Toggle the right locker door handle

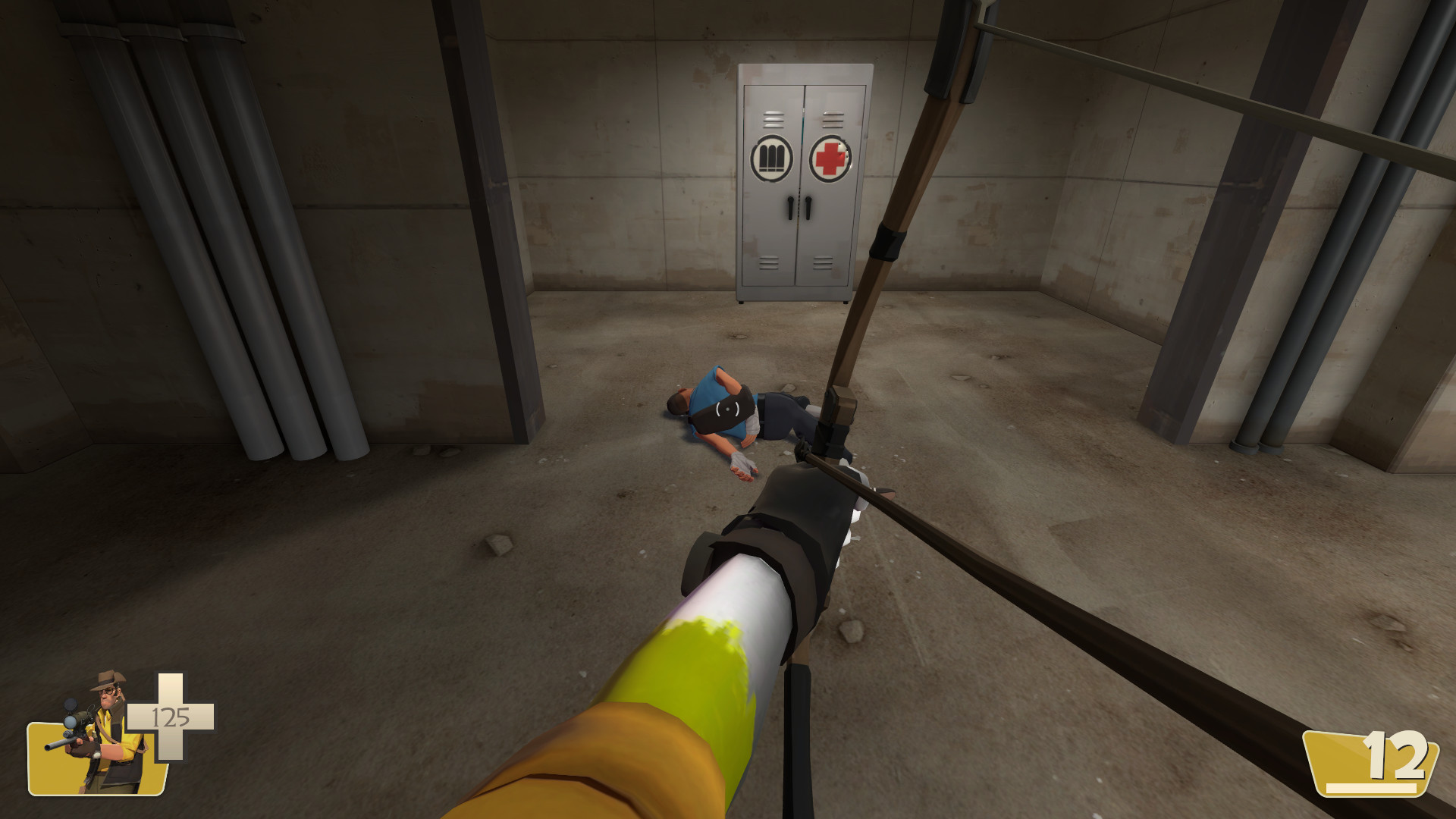click(x=808, y=206)
